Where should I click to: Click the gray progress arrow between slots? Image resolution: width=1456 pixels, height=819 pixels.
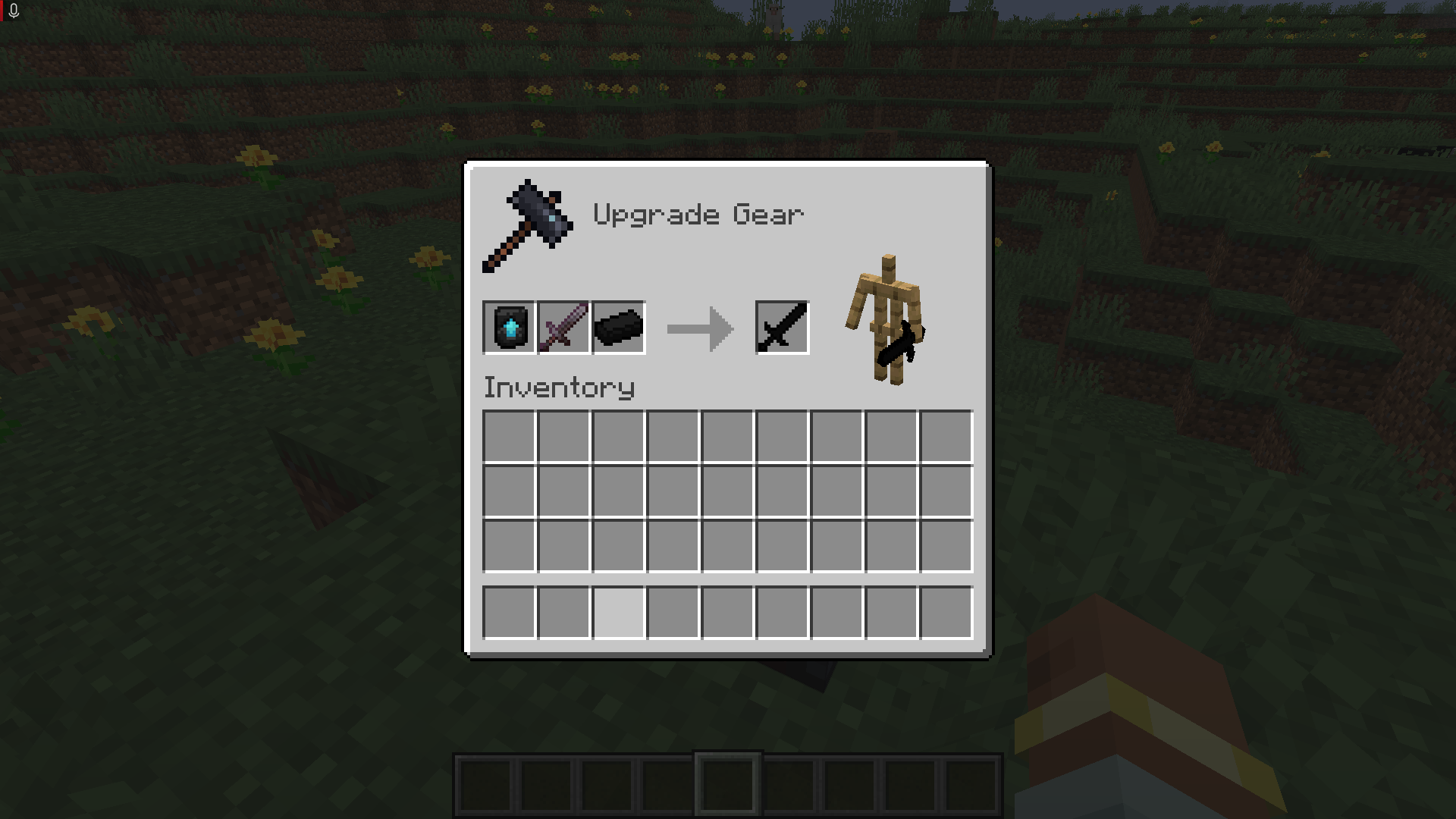pyautogui.click(x=699, y=328)
